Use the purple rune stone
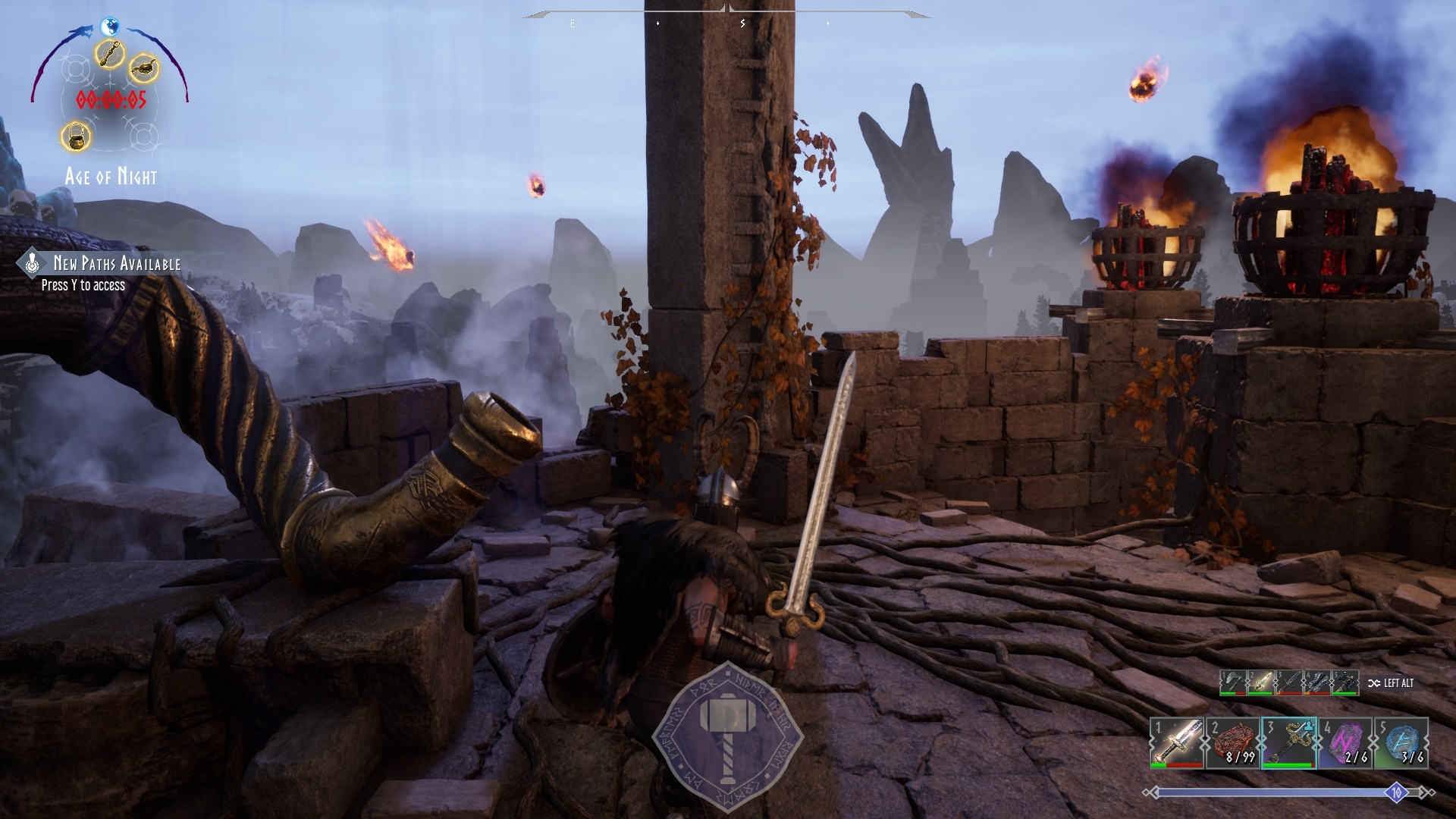The width and height of the screenshot is (1456, 819). pyautogui.click(x=1345, y=742)
